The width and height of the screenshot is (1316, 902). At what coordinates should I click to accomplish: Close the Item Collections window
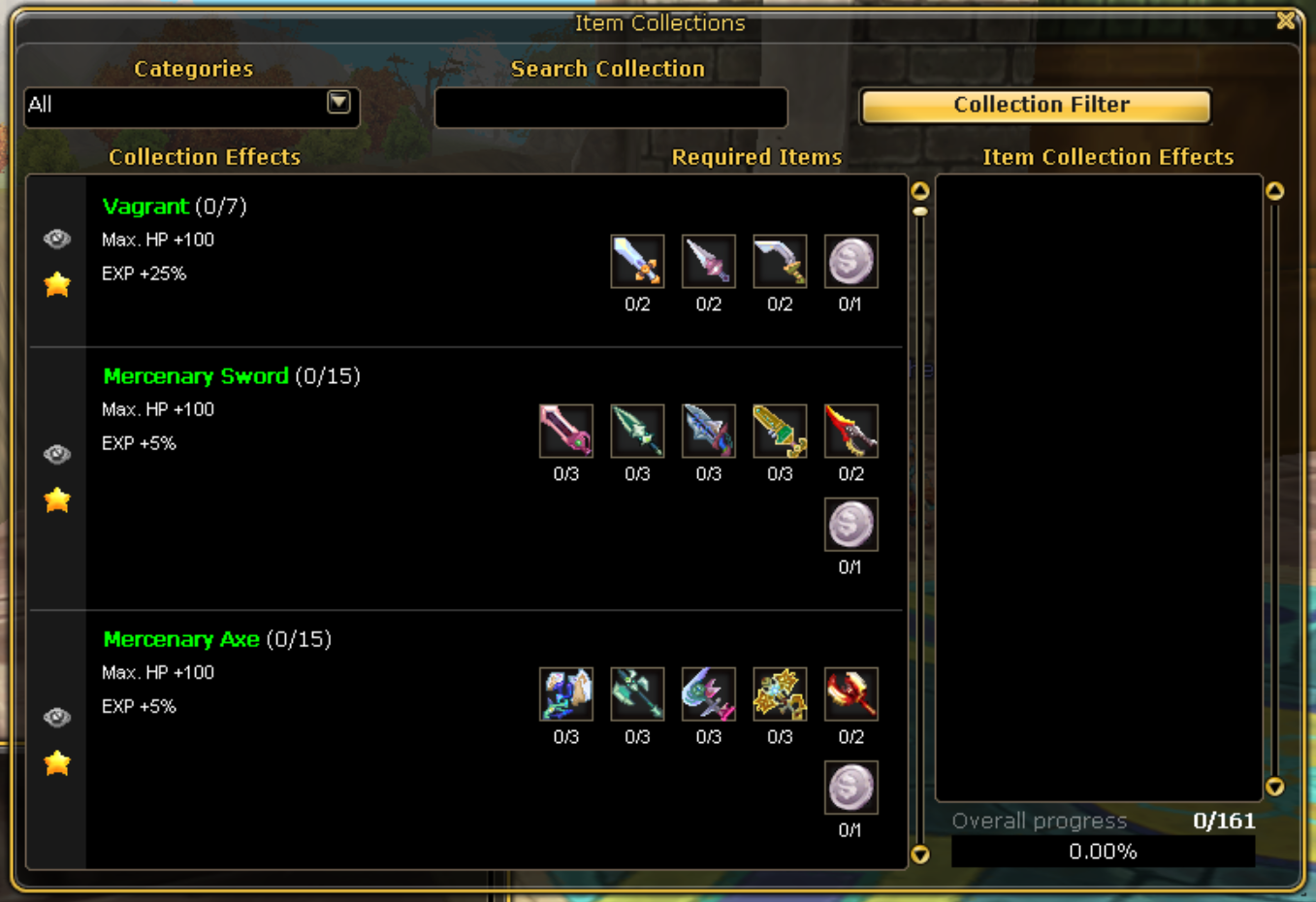1286,20
